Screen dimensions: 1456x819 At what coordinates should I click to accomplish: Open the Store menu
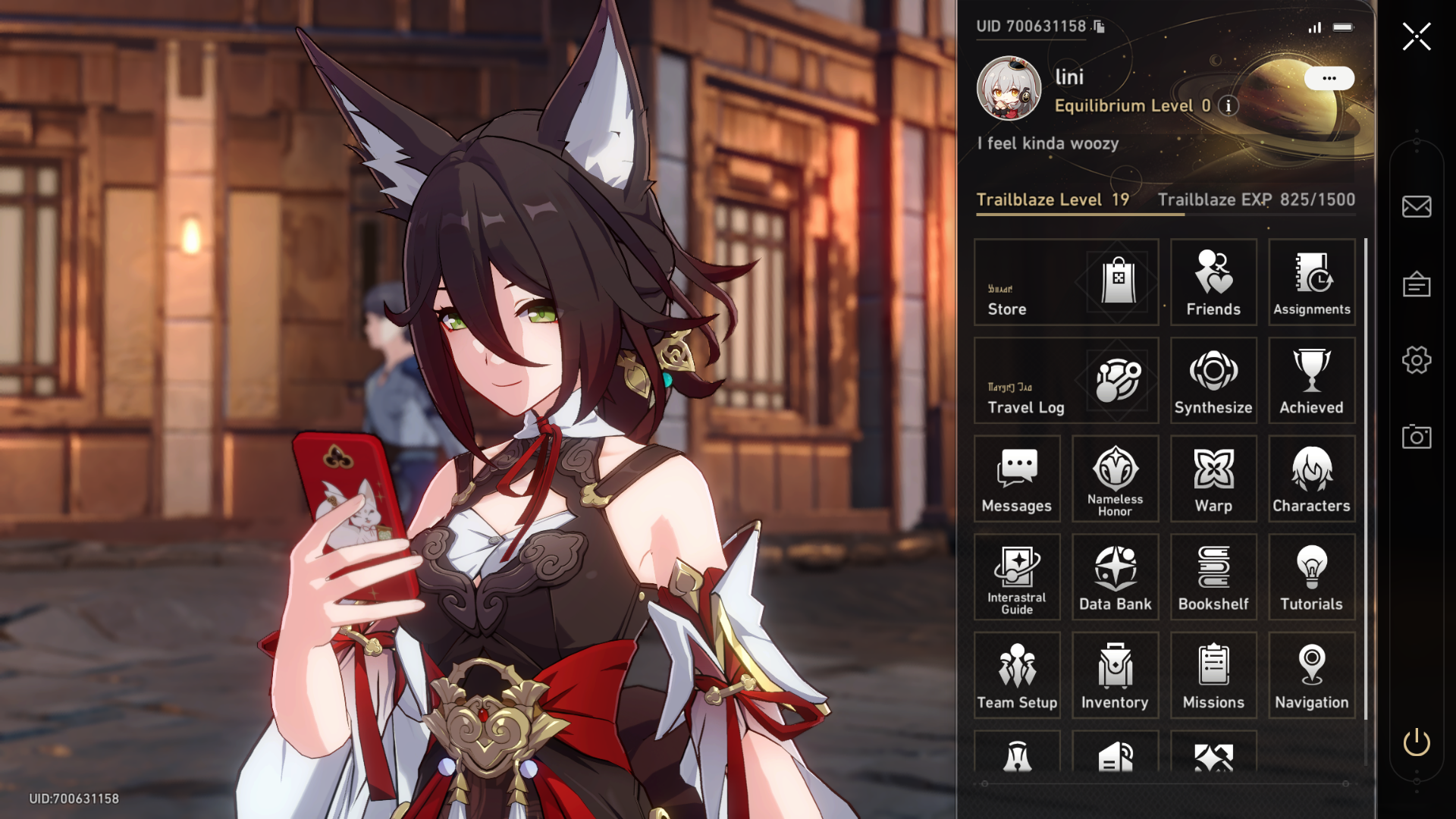click(1065, 282)
